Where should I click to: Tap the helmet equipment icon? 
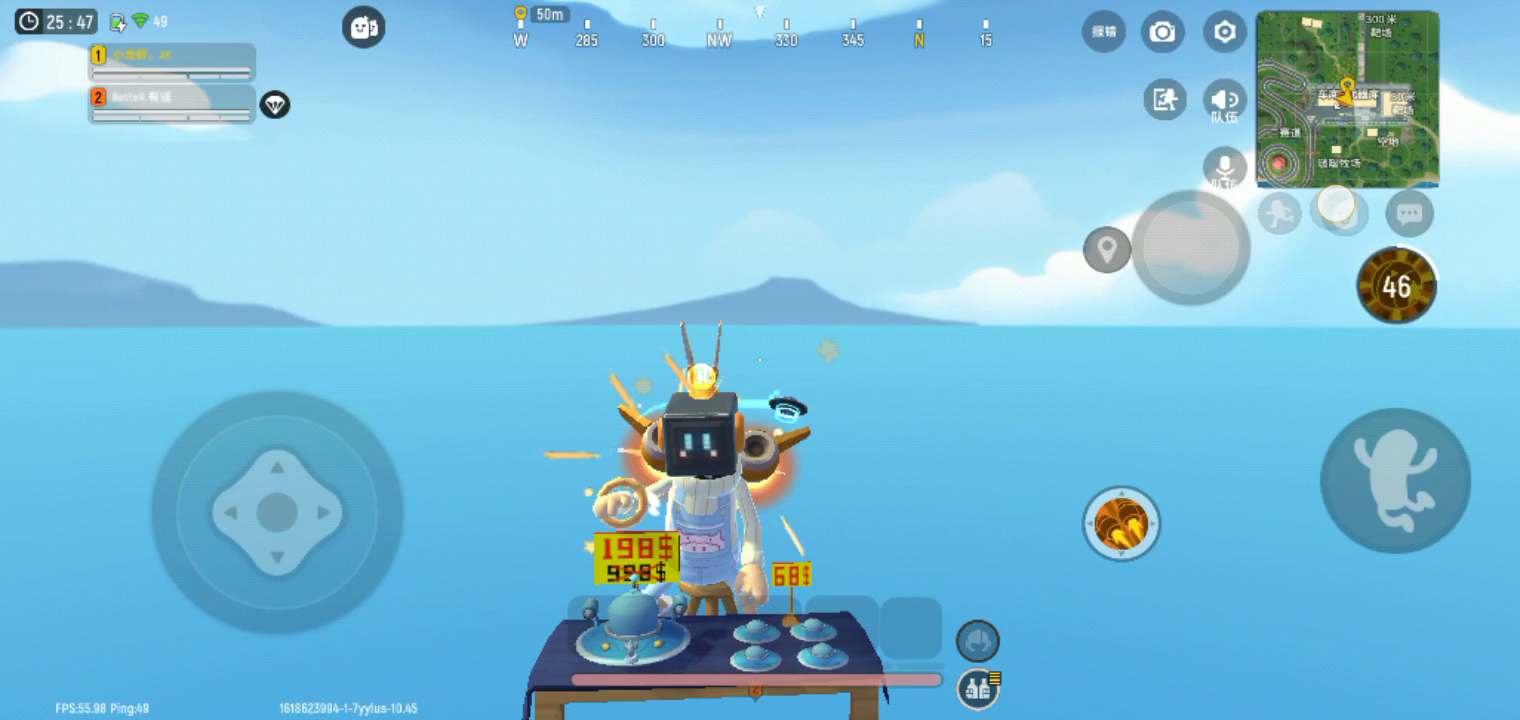[x=977, y=640]
